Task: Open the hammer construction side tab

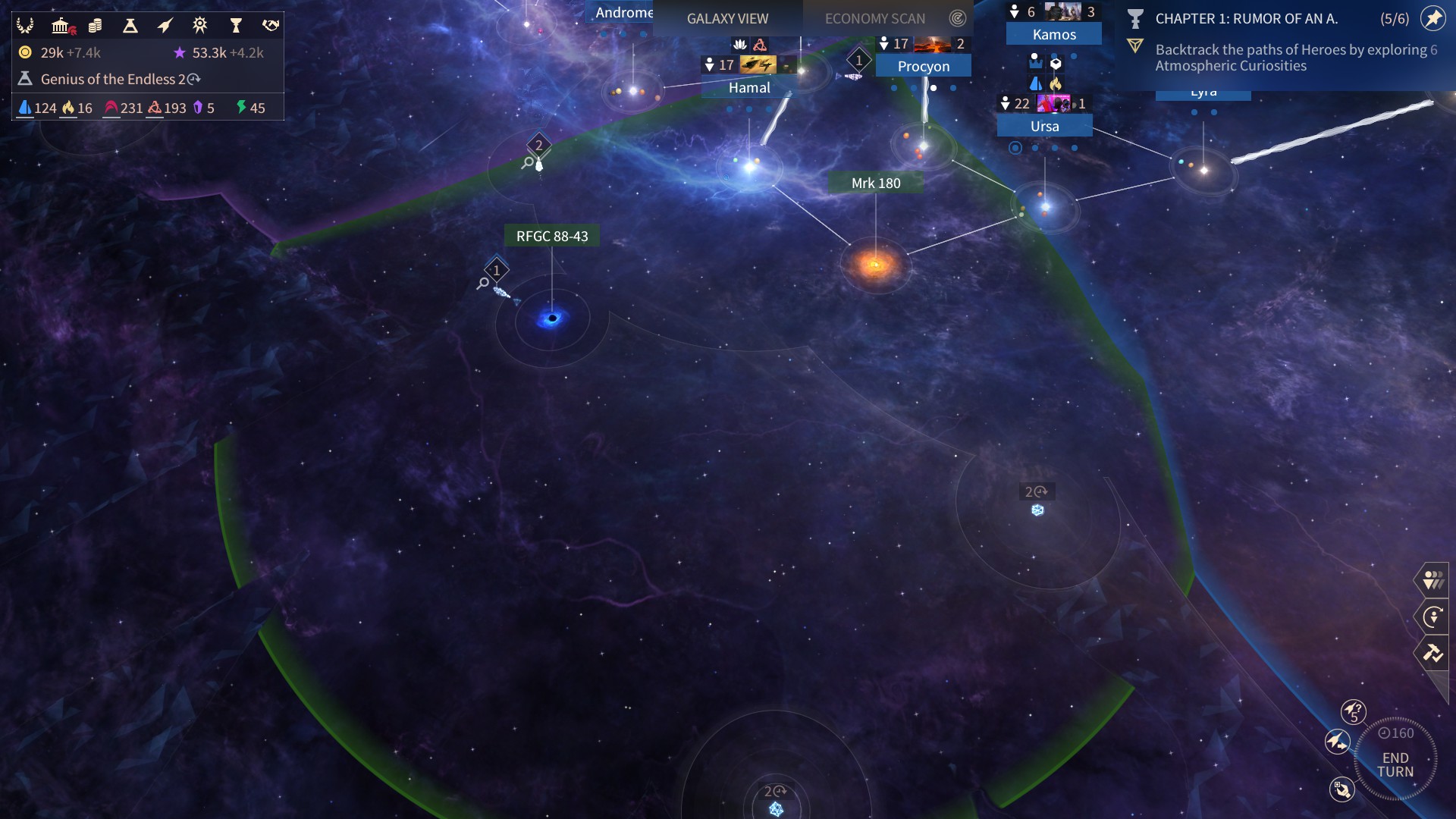Action: click(x=1432, y=653)
